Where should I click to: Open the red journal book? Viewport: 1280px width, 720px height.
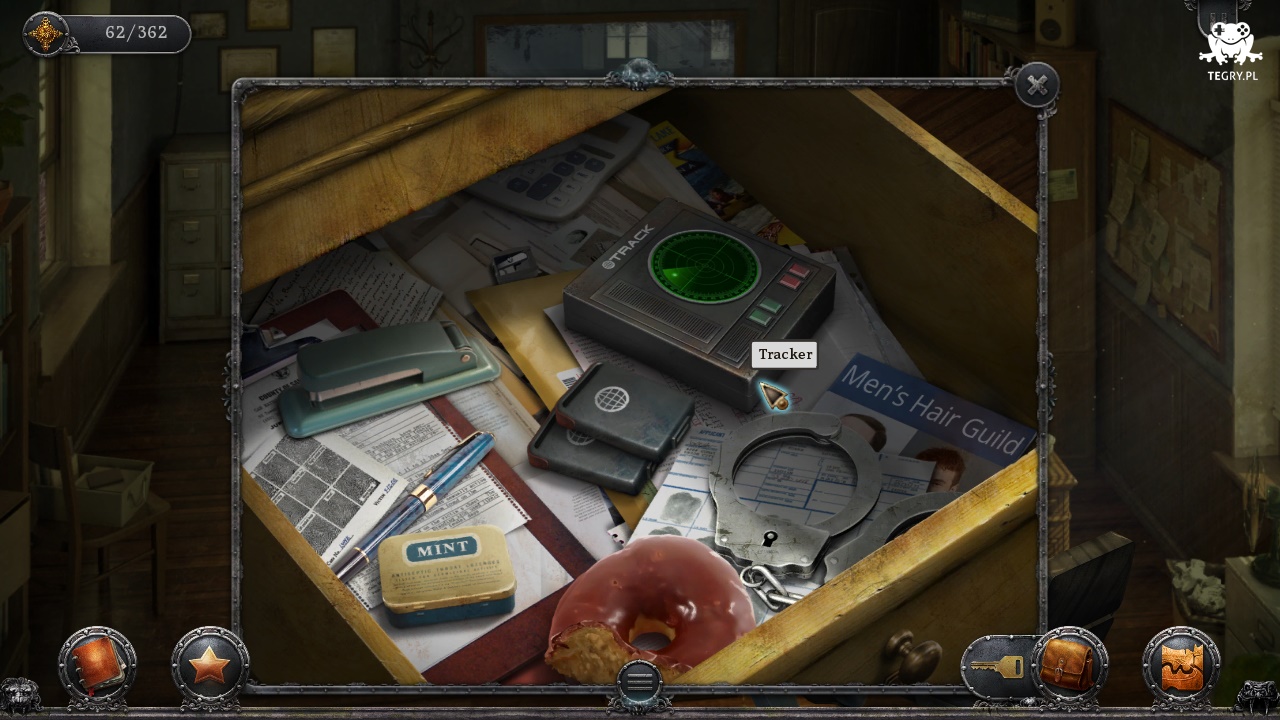(x=97, y=665)
